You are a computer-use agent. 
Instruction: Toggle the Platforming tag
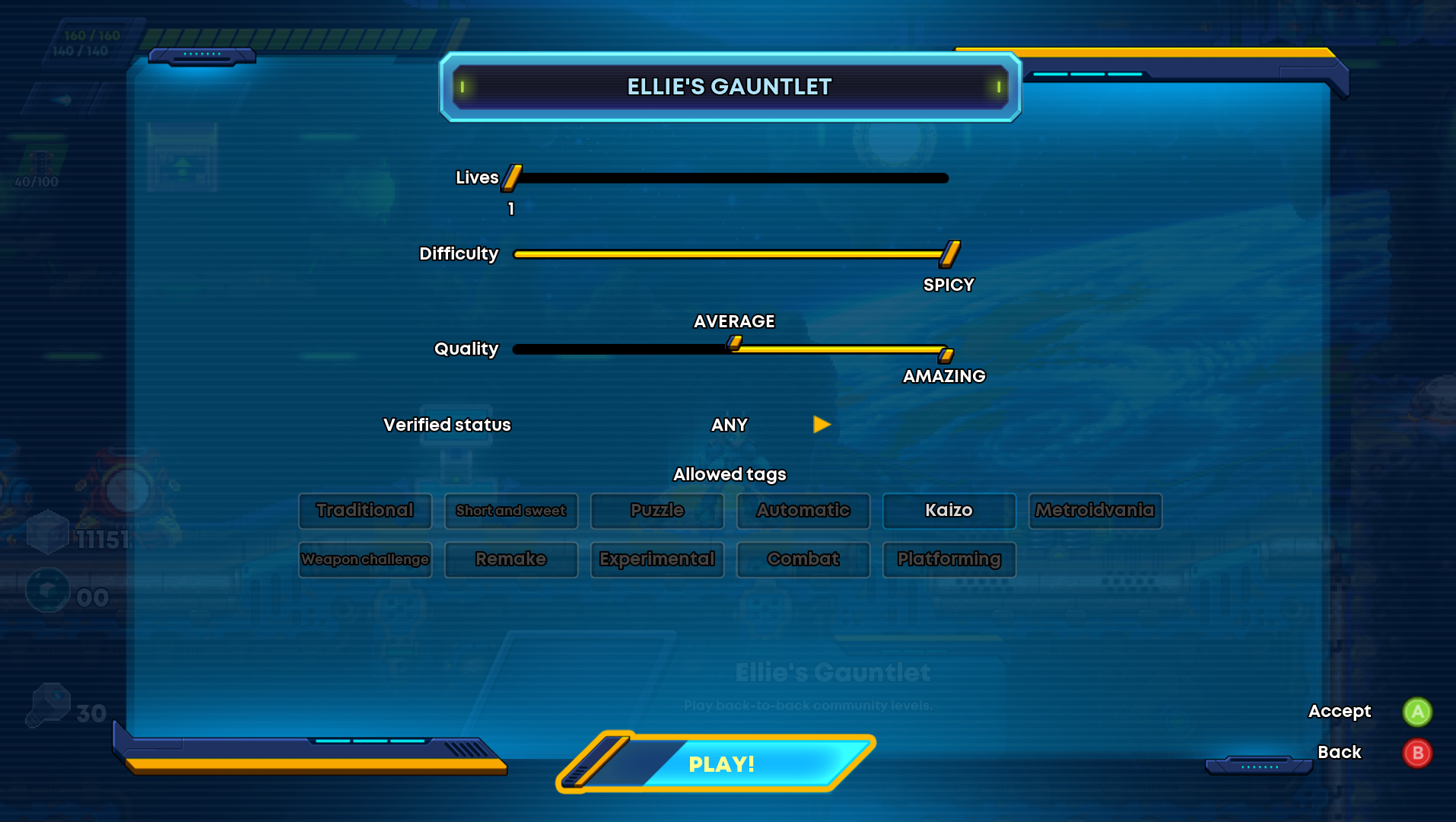pos(949,559)
